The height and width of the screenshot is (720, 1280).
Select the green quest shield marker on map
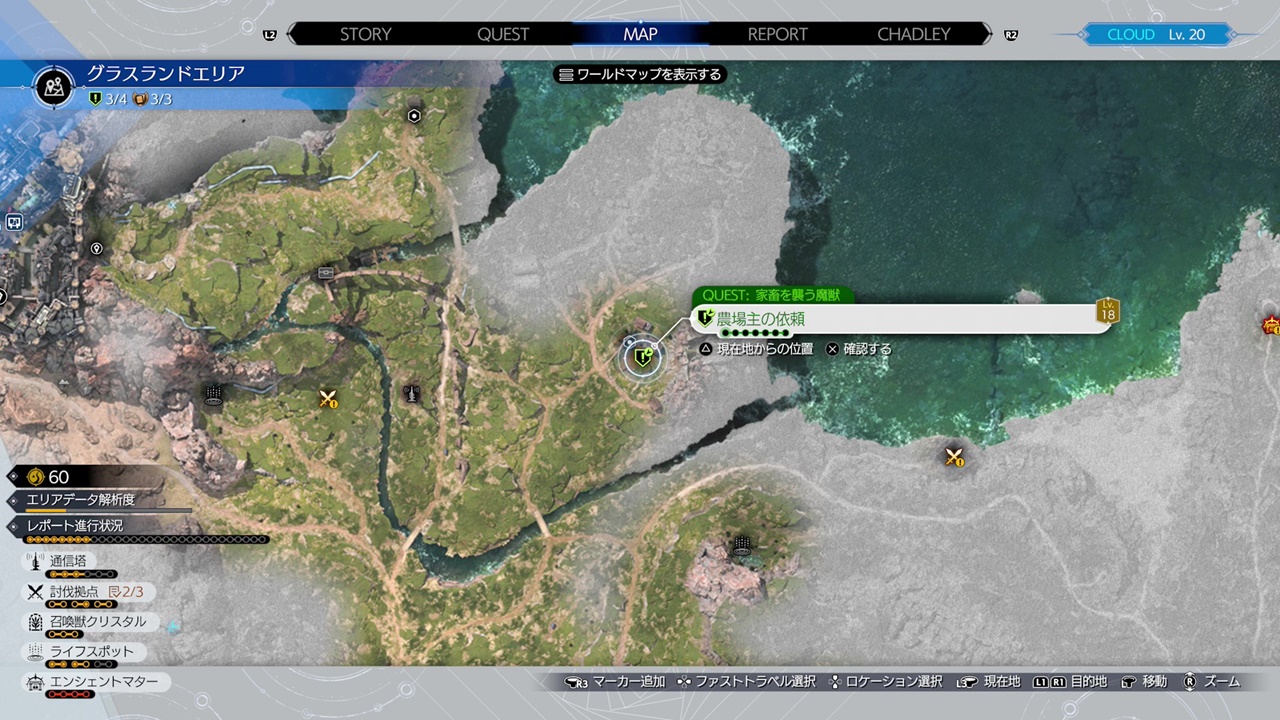[643, 356]
